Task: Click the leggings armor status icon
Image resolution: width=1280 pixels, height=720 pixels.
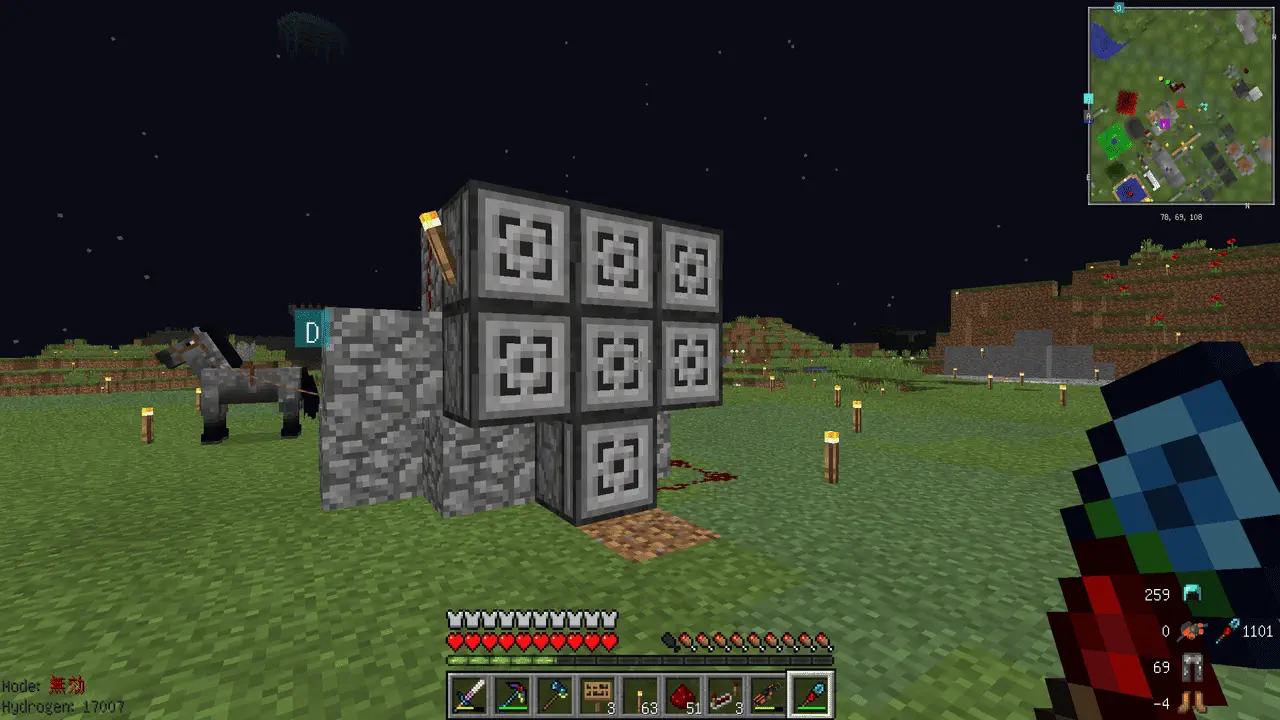Action: (1191, 667)
